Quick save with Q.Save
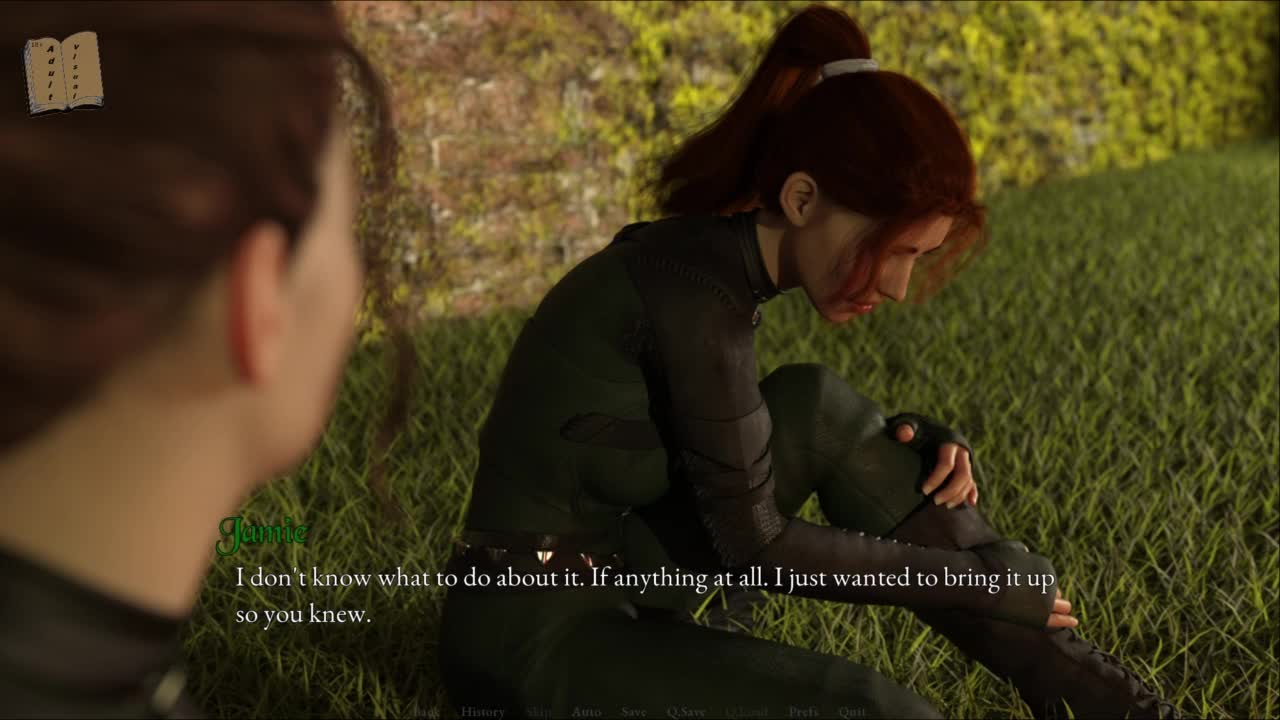The width and height of the screenshot is (1280, 720). tap(686, 712)
